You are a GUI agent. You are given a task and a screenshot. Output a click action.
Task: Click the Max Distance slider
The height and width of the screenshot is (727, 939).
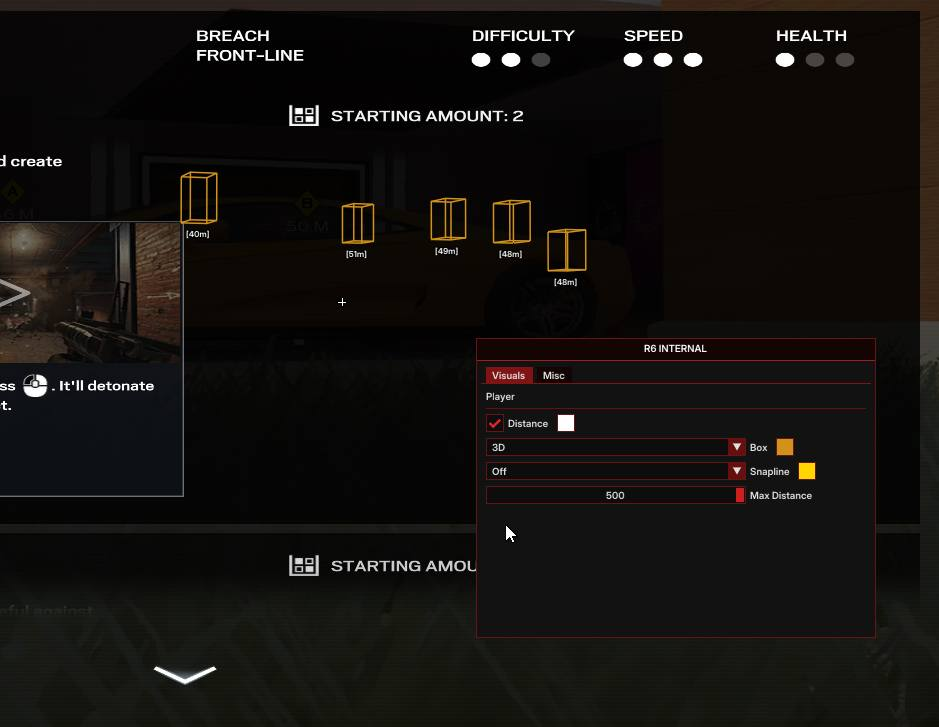(615, 495)
